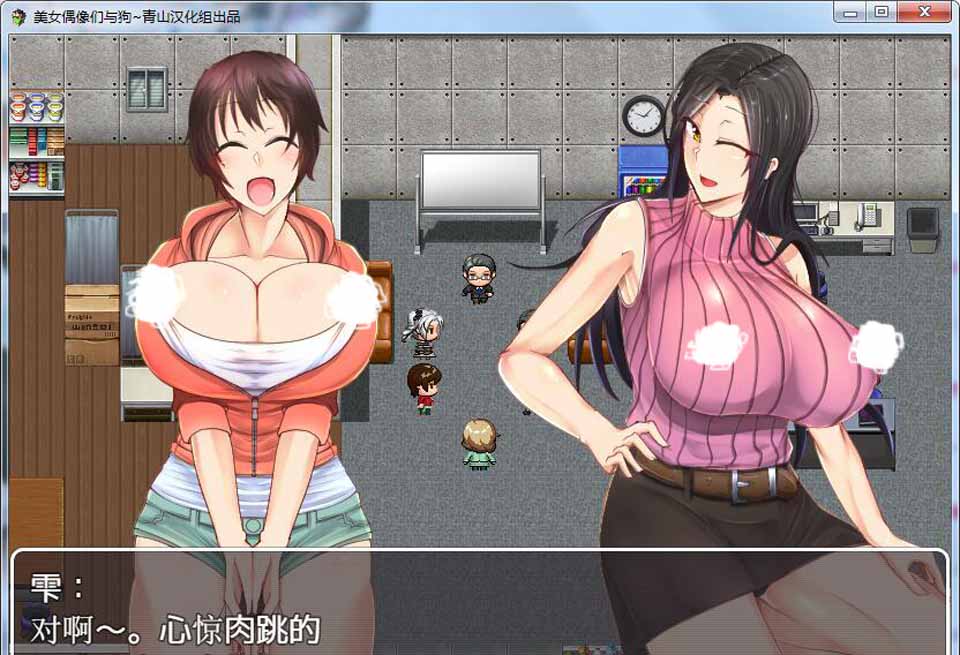Advance the dialogue in the message box
960x655 pixels.
tap(478, 602)
